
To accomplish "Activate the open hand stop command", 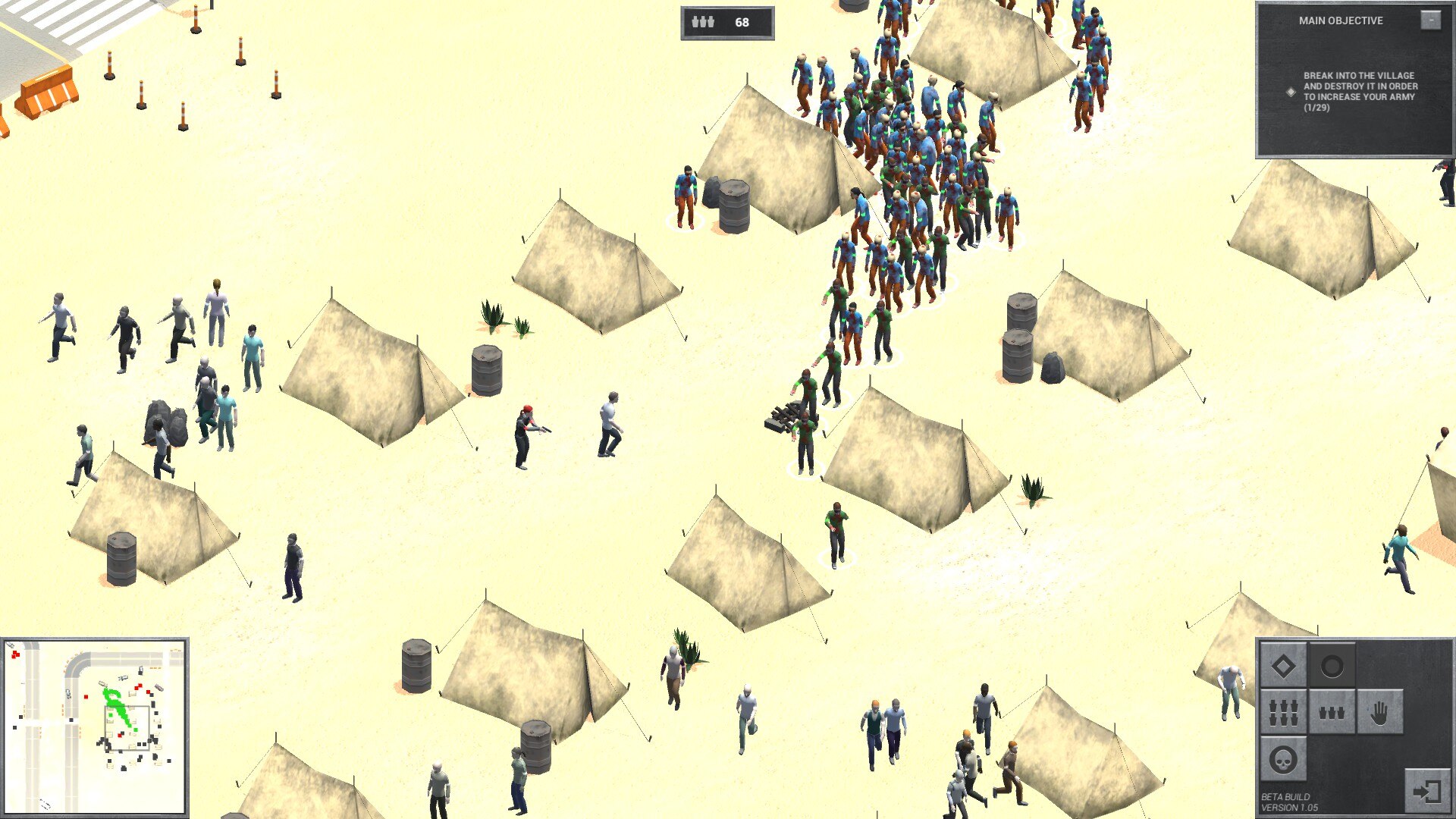I will pyautogui.click(x=1379, y=712).
